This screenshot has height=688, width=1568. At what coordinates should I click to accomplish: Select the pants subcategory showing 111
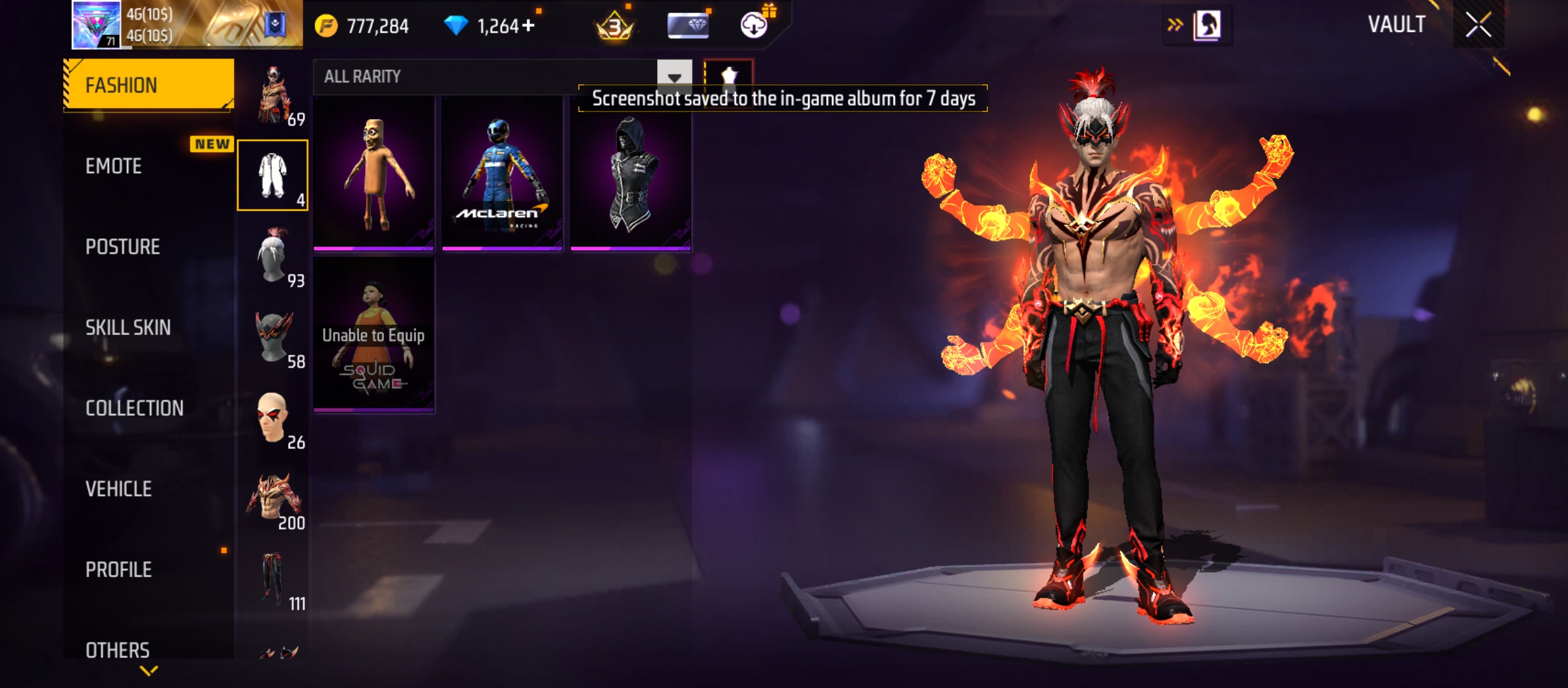pyautogui.click(x=273, y=579)
